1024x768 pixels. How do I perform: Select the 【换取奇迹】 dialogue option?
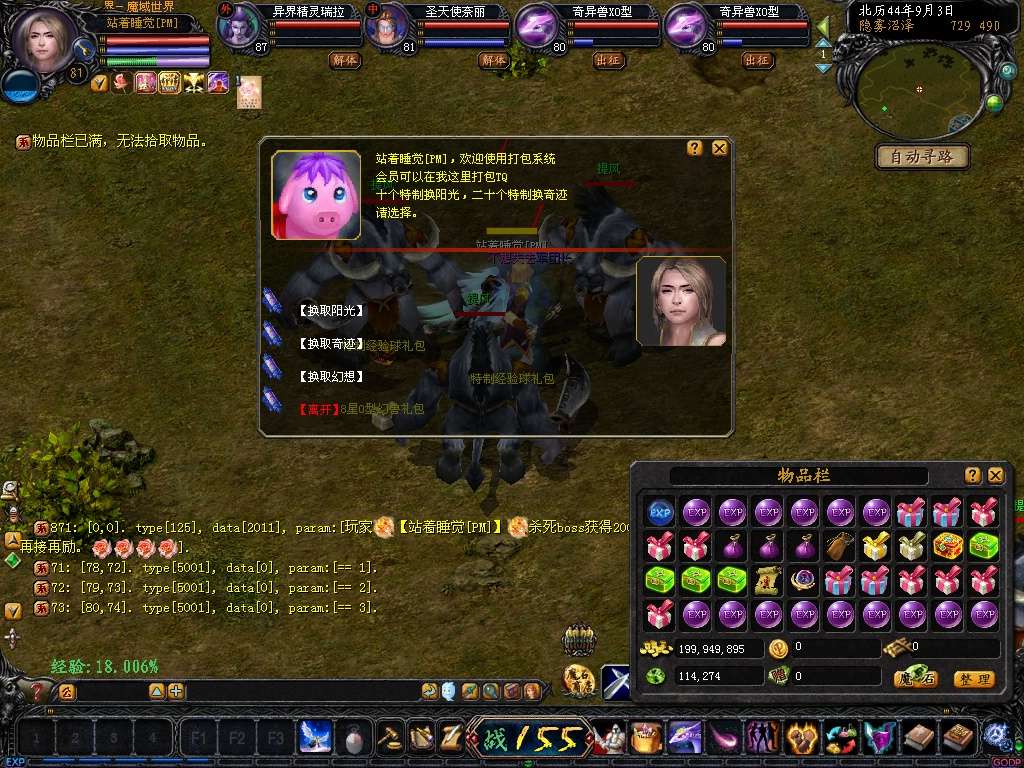(330, 344)
